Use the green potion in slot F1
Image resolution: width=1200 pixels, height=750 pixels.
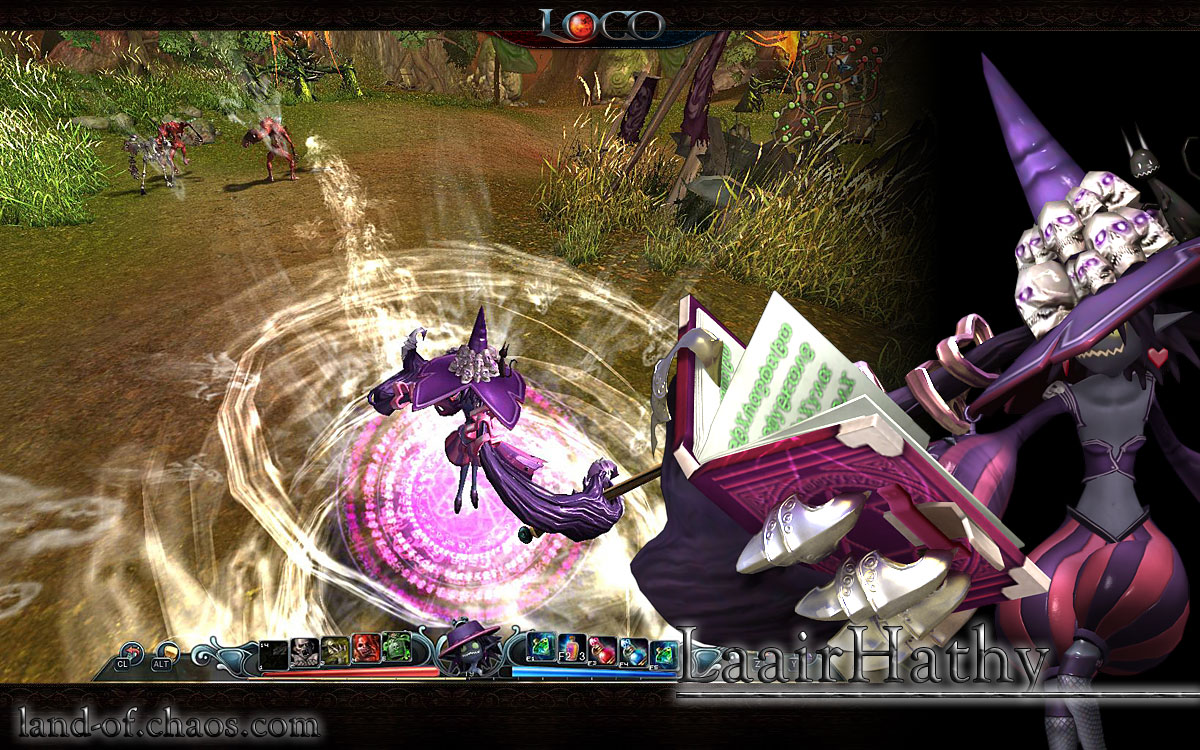click(543, 651)
